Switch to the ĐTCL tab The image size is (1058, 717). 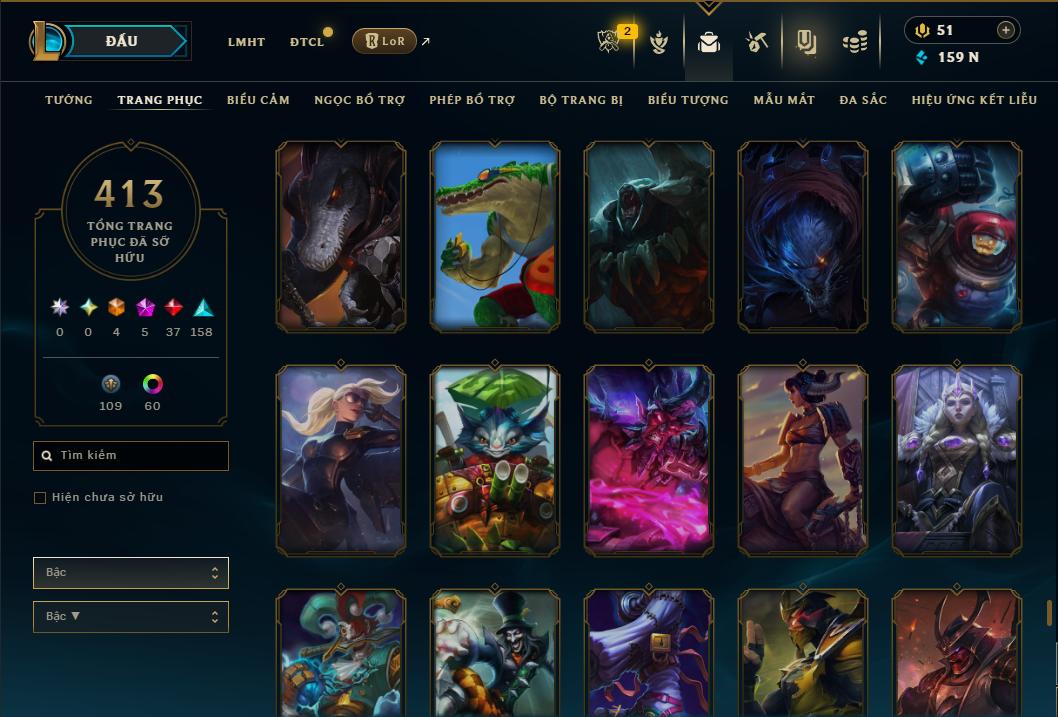307,42
